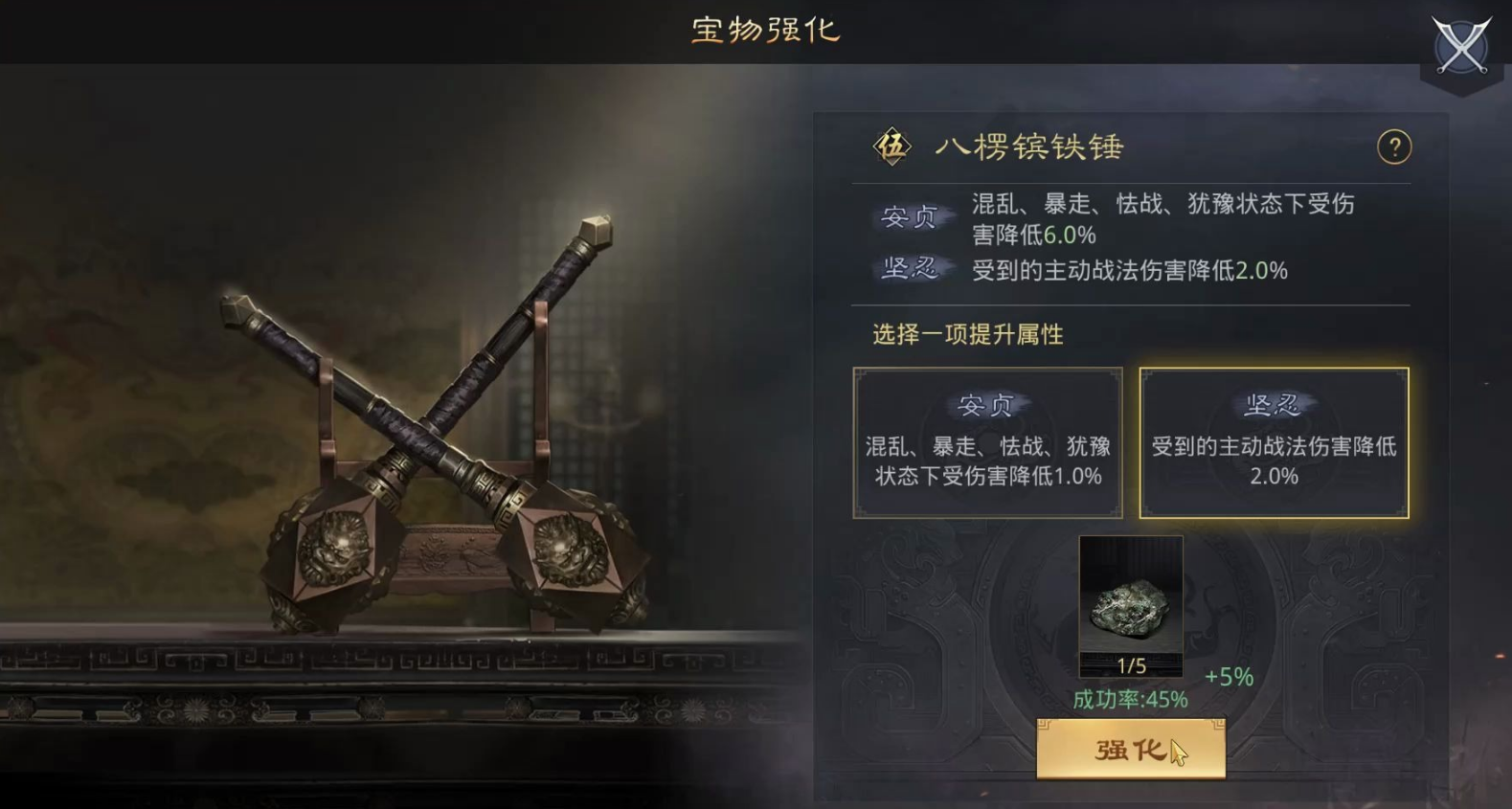1512x809 pixels.
Task: Click the 1/5 material counter
Action: [x=1130, y=663]
